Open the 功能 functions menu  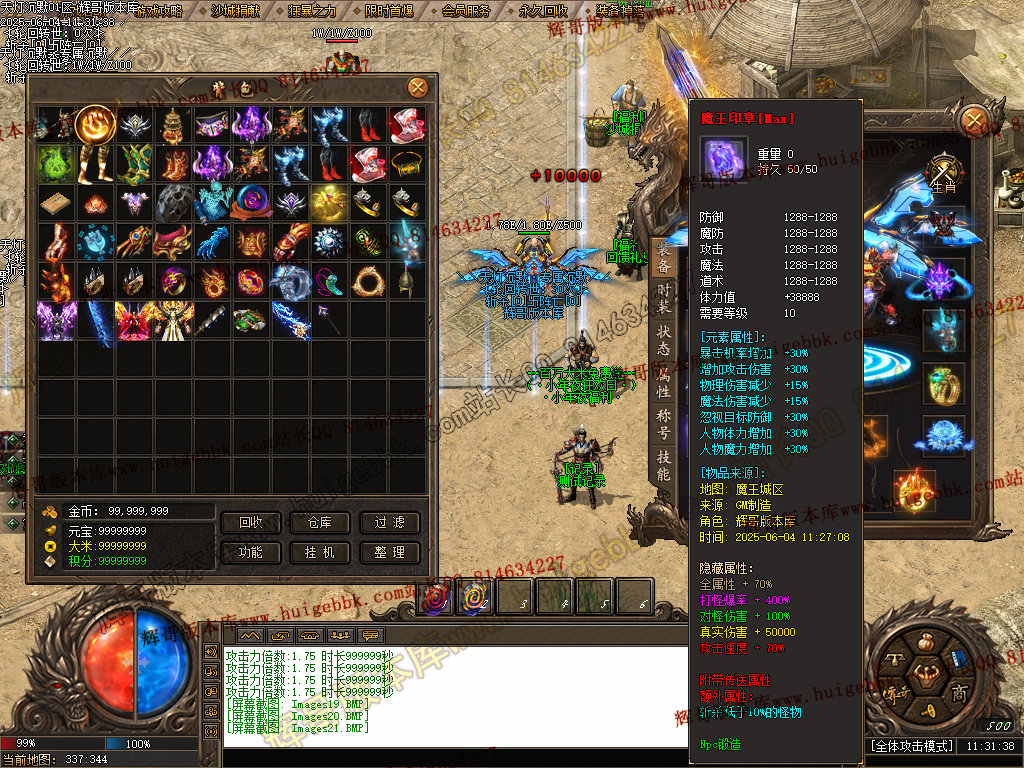coord(251,552)
